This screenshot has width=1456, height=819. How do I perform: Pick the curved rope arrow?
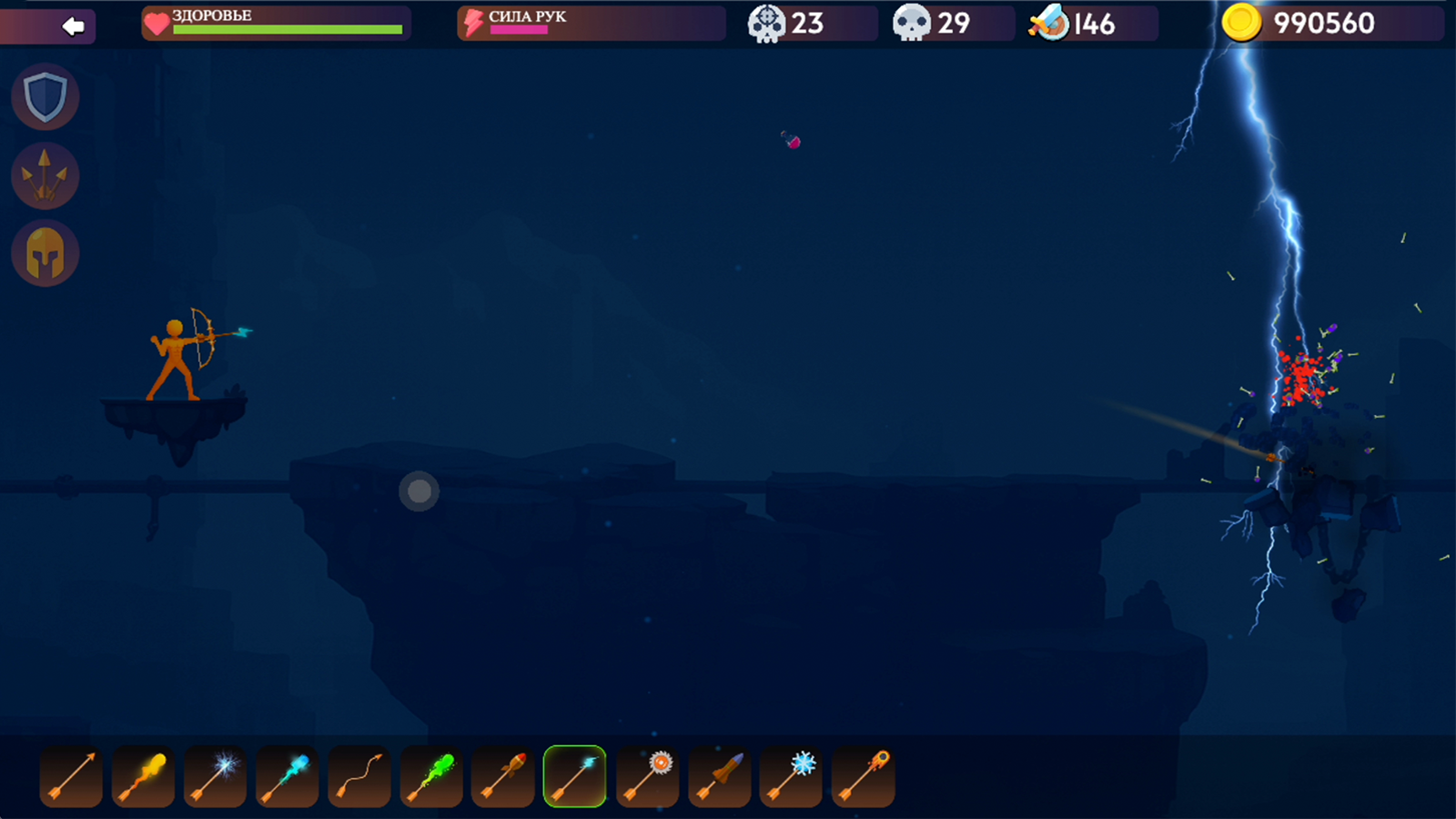(359, 777)
